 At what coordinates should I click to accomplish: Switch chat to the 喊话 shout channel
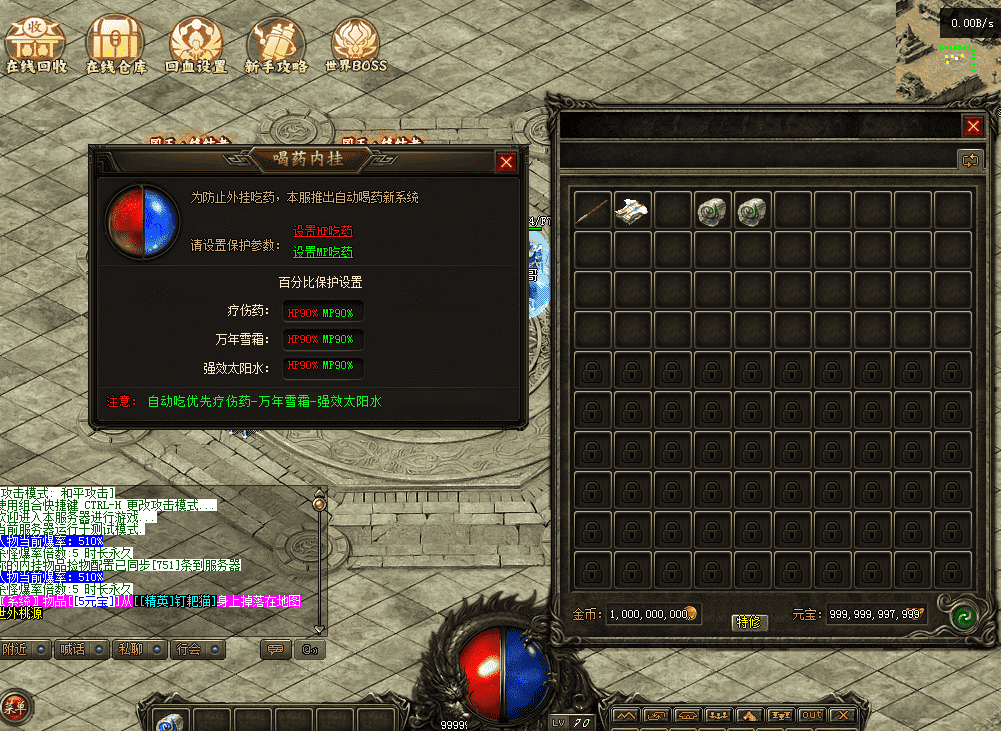[x=84, y=649]
